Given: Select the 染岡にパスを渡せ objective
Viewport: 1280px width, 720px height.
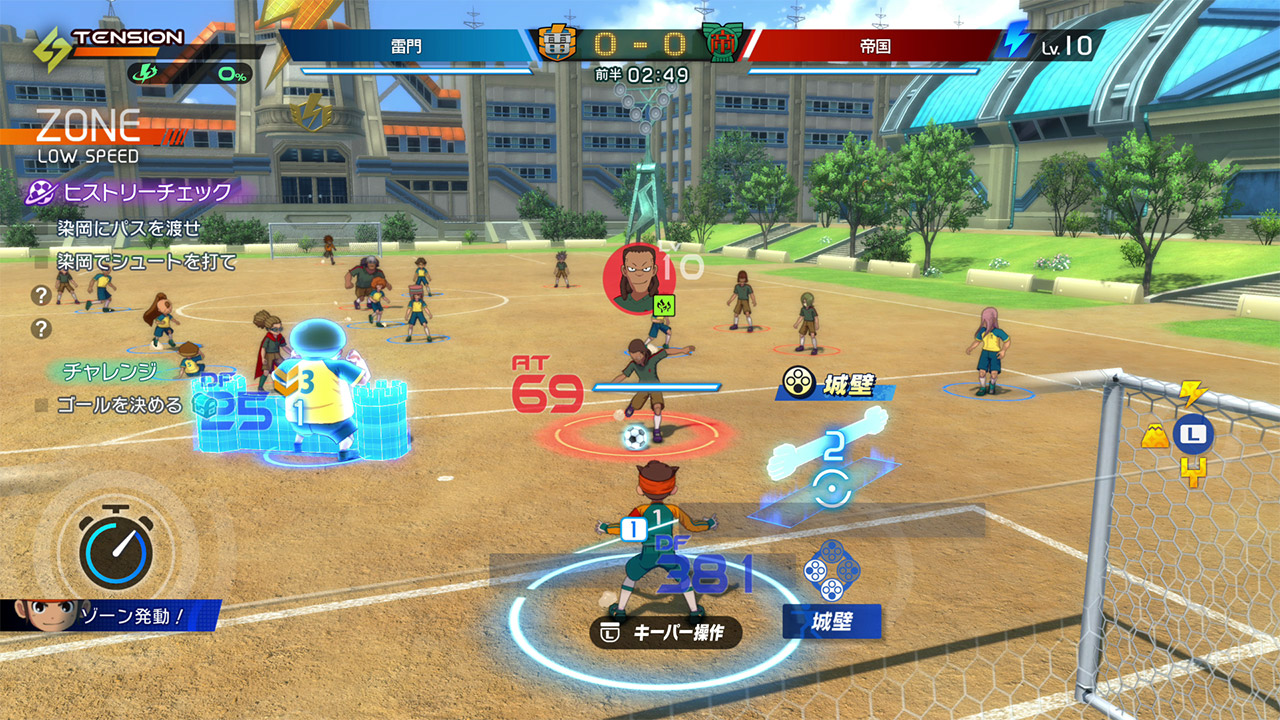Looking at the screenshot, I should (x=128, y=229).
